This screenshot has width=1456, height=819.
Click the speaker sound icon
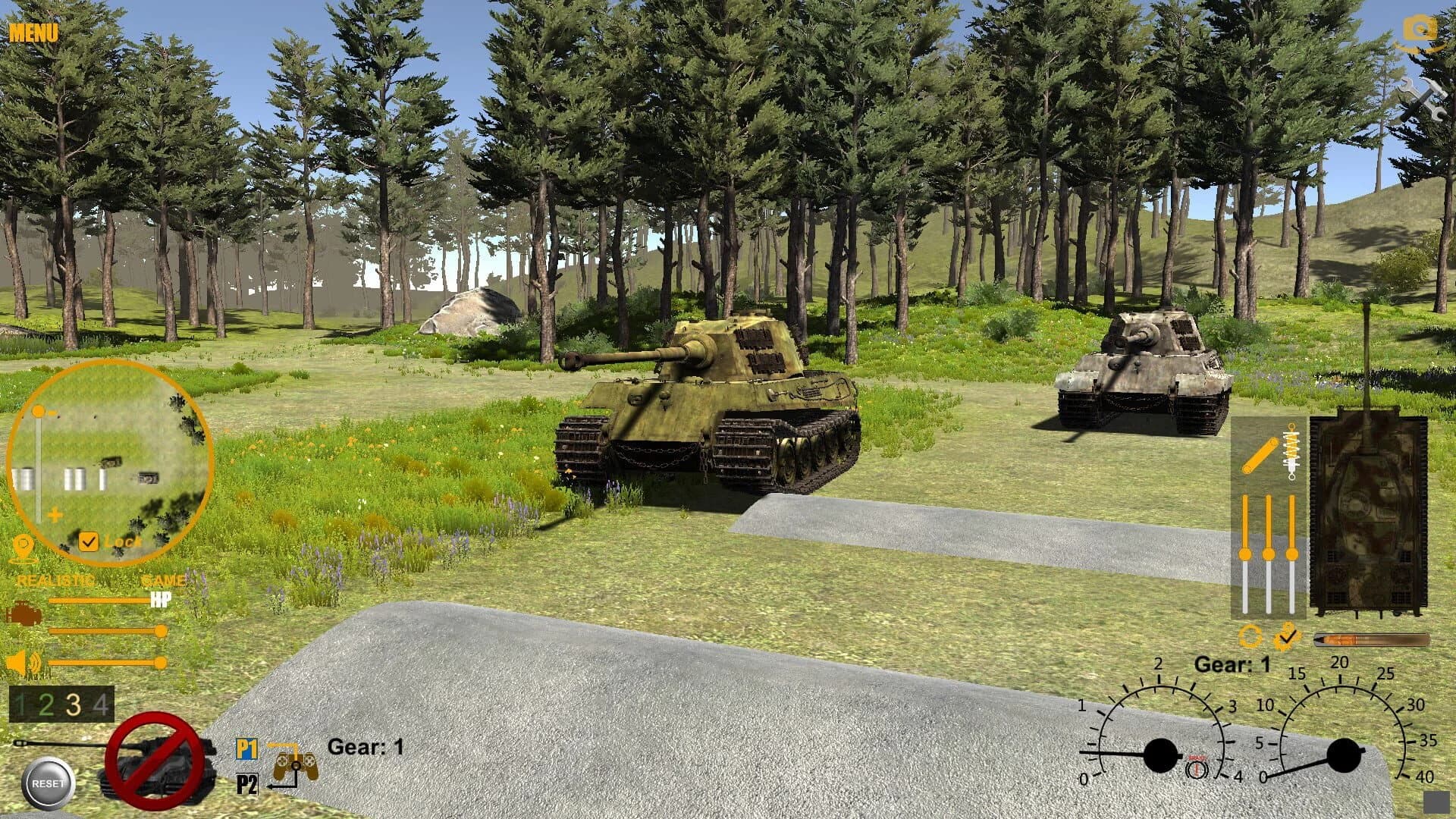(21, 662)
